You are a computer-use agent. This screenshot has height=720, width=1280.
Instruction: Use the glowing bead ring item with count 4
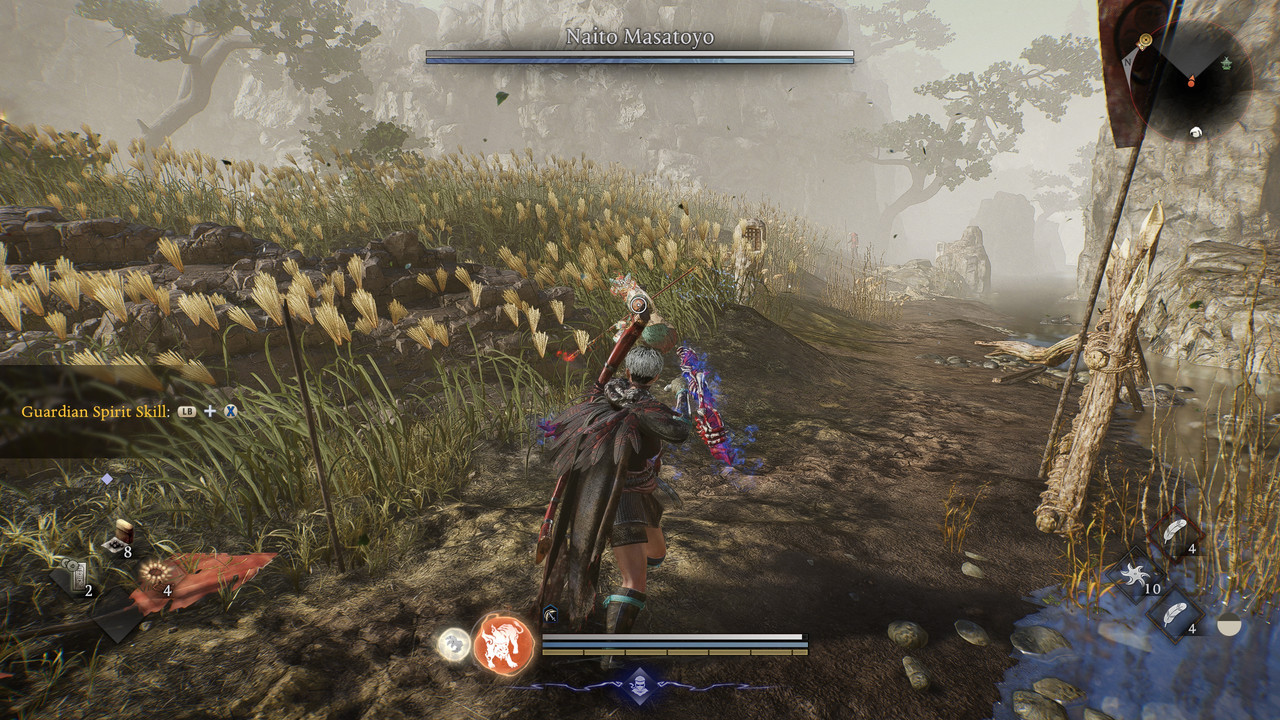point(154,575)
